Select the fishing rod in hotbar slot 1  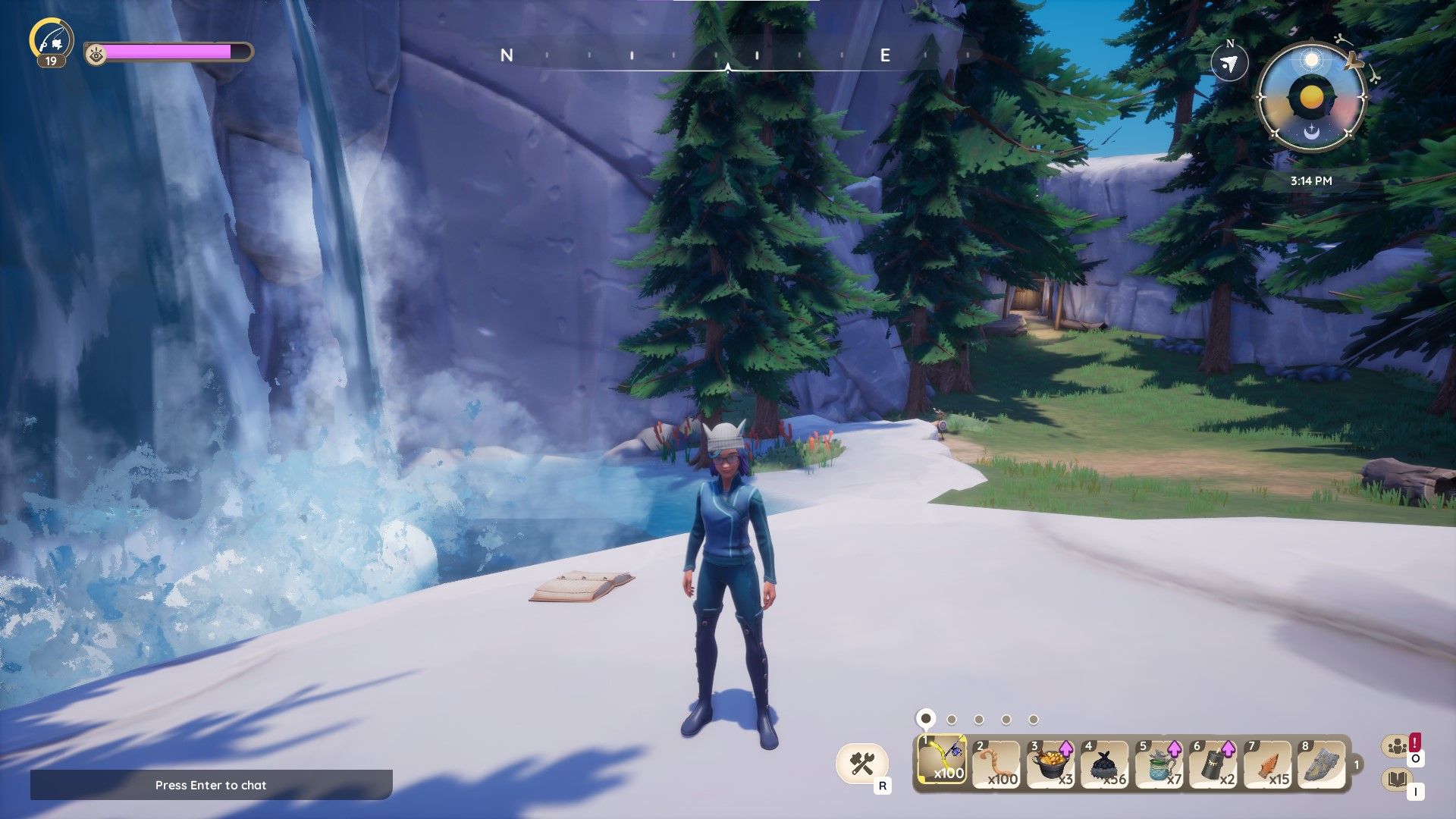942,761
